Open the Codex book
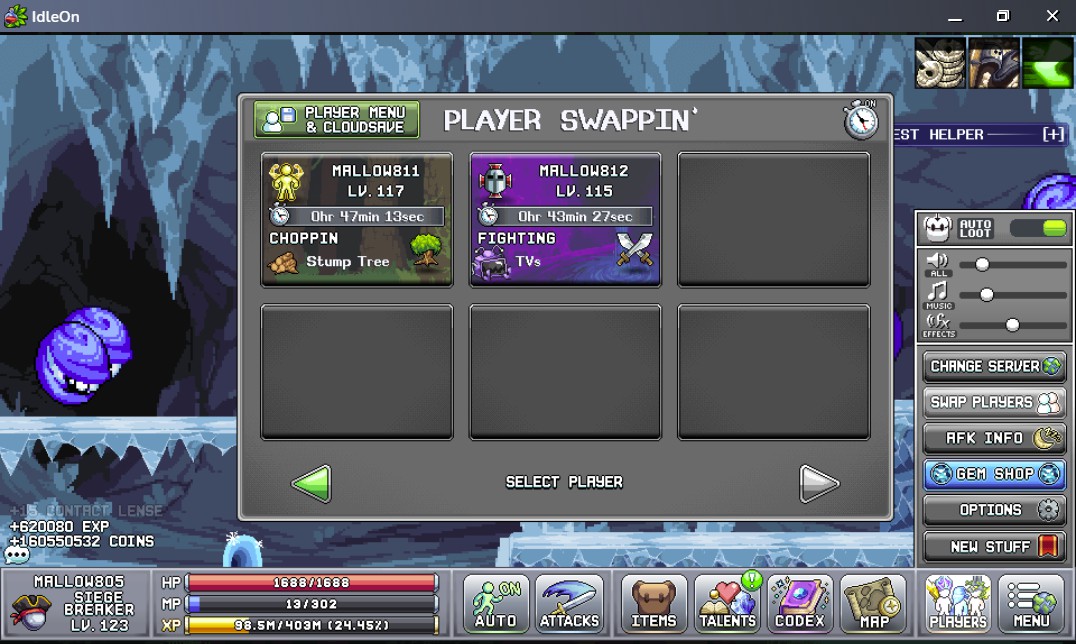The image size is (1076, 644). [x=800, y=604]
